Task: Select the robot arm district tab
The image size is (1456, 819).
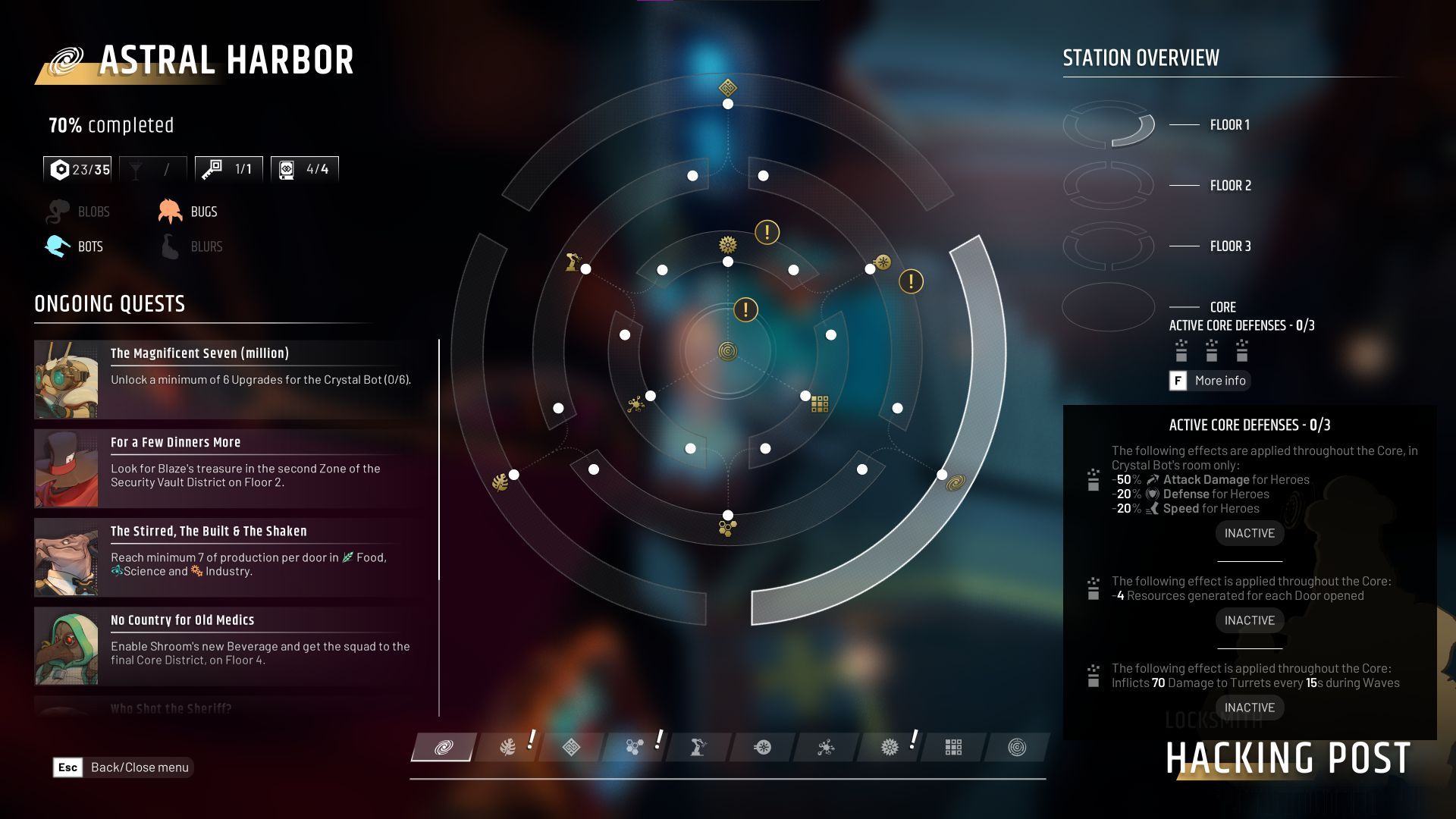Action: pyautogui.click(x=698, y=748)
